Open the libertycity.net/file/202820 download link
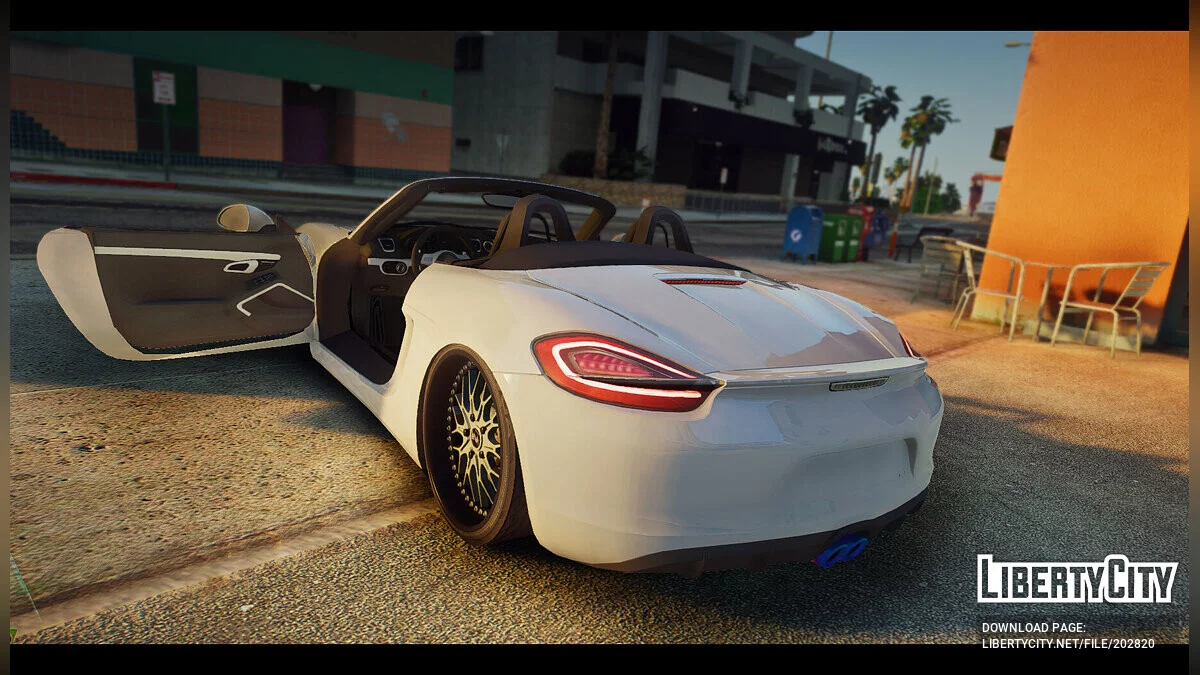 pos(1068,643)
